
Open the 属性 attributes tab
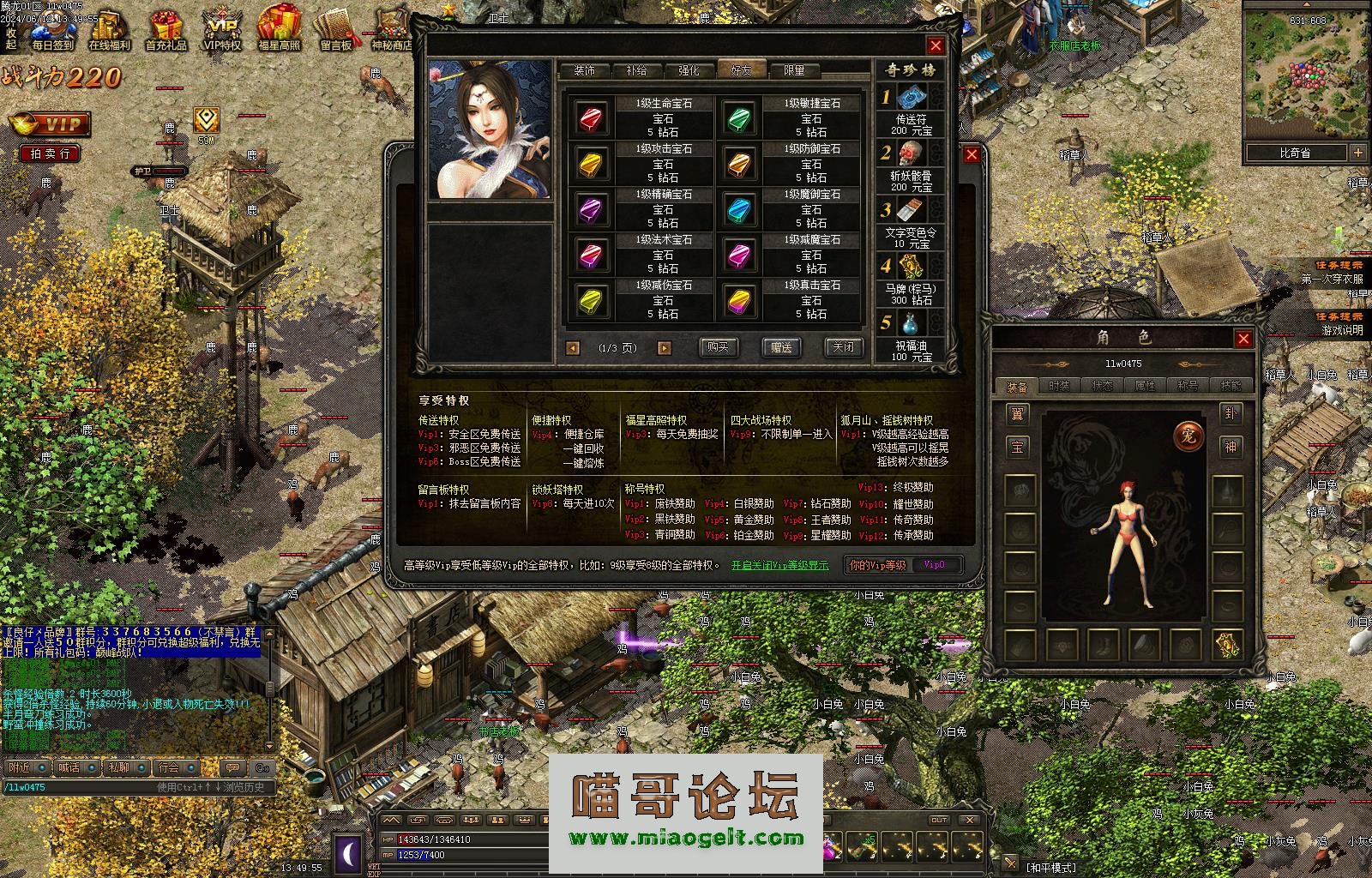[1145, 386]
